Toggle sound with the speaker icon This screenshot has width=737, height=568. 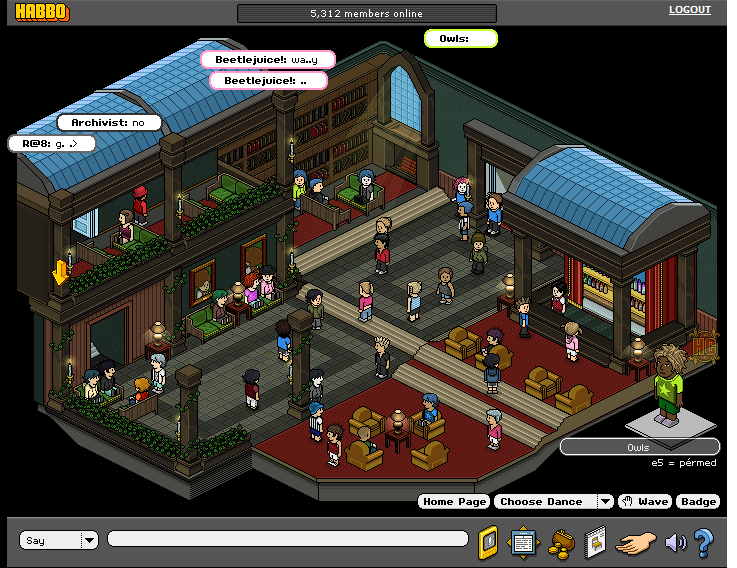[x=676, y=542]
